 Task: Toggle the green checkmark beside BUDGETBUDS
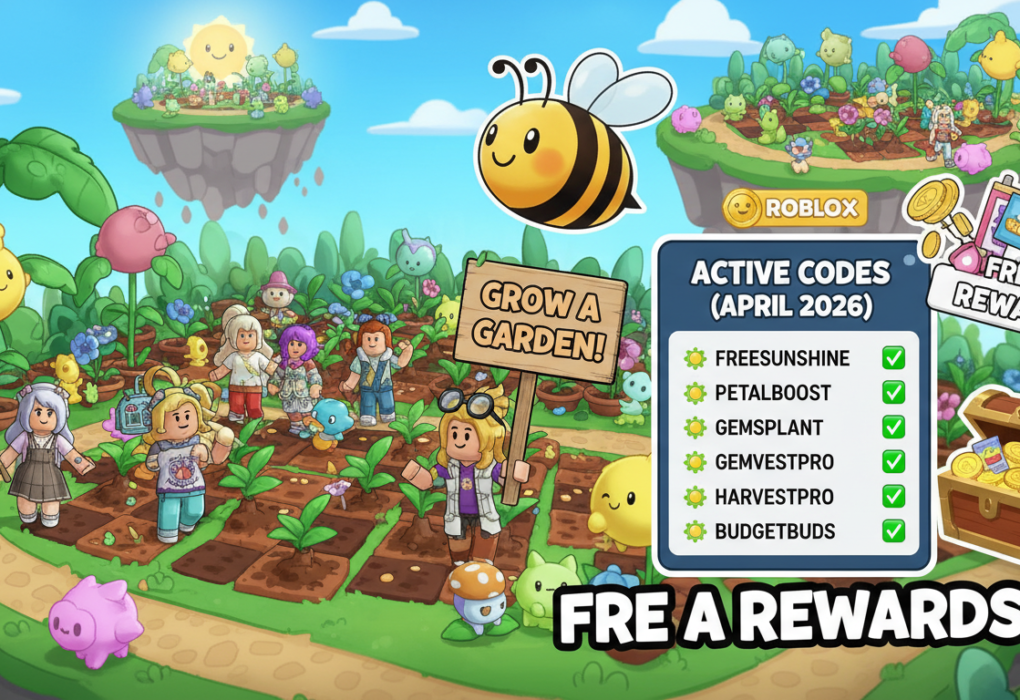[893, 531]
